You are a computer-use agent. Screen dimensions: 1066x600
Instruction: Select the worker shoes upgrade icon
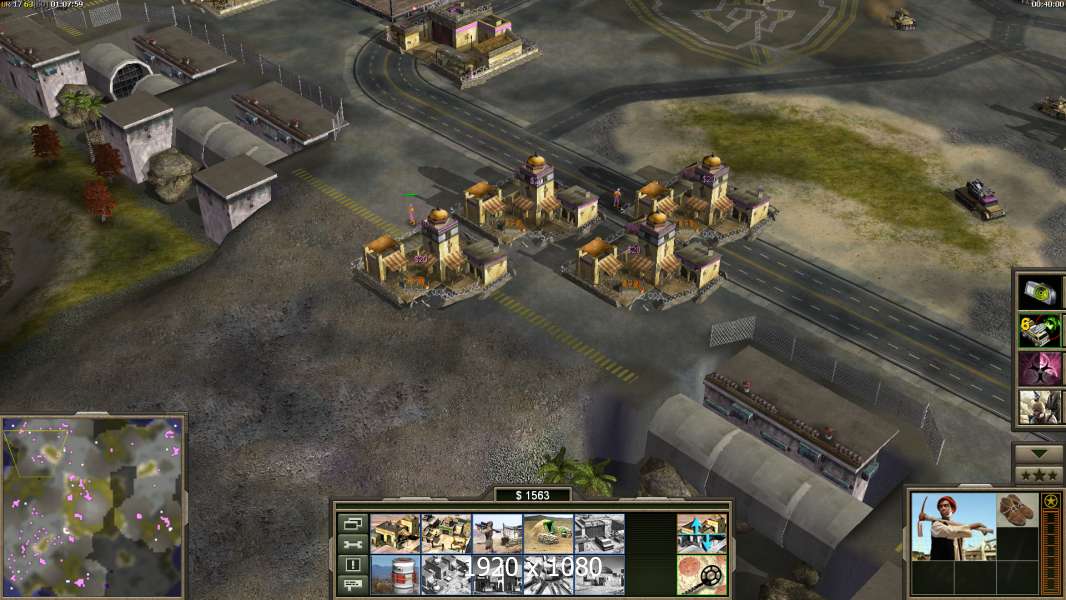pyautogui.click(x=1018, y=509)
